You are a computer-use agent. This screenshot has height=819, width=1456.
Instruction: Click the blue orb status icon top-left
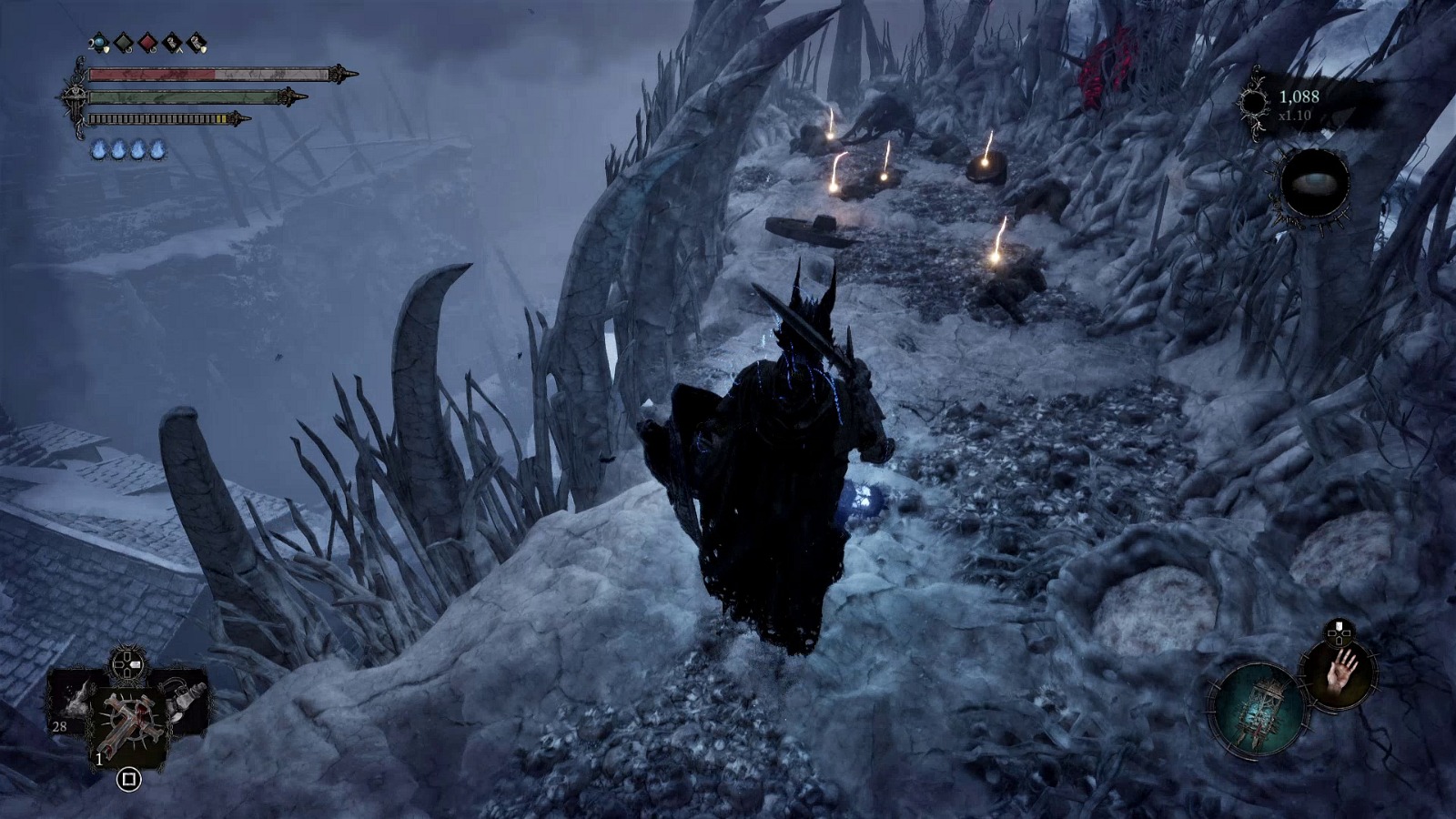point(98,42)
